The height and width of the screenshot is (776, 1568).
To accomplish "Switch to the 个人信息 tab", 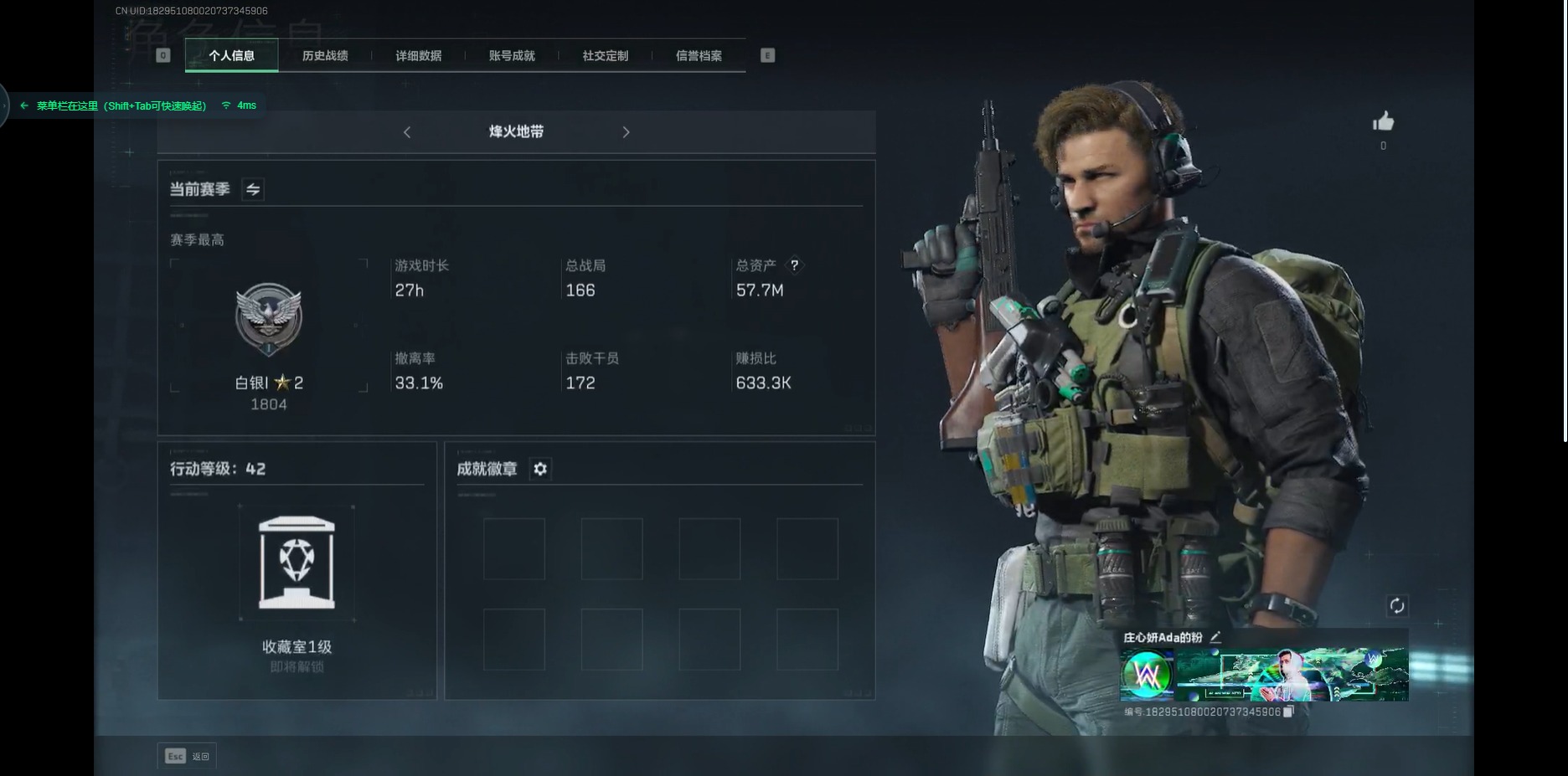I will pos(231,56).
